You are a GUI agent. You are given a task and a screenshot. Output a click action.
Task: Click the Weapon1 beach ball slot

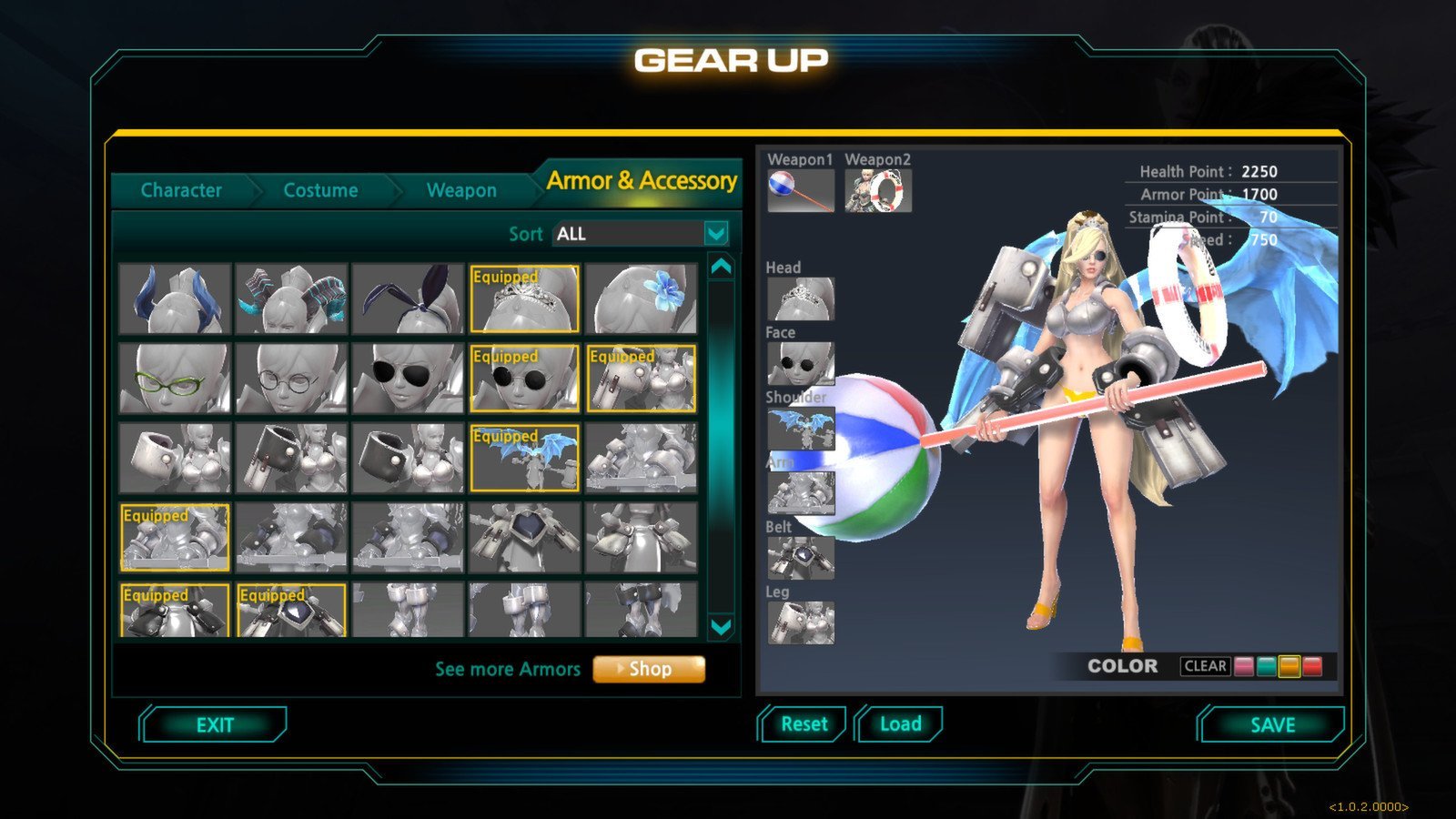[x=800, y=191]
